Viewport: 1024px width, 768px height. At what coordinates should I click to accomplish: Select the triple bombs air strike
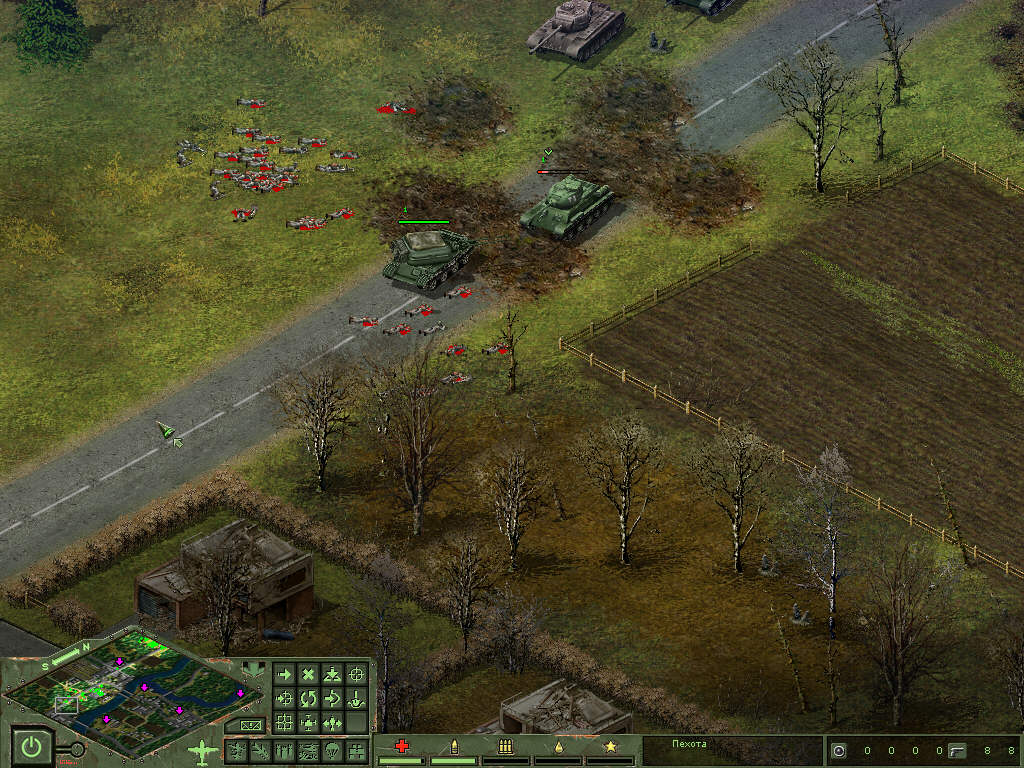(285, 750)
